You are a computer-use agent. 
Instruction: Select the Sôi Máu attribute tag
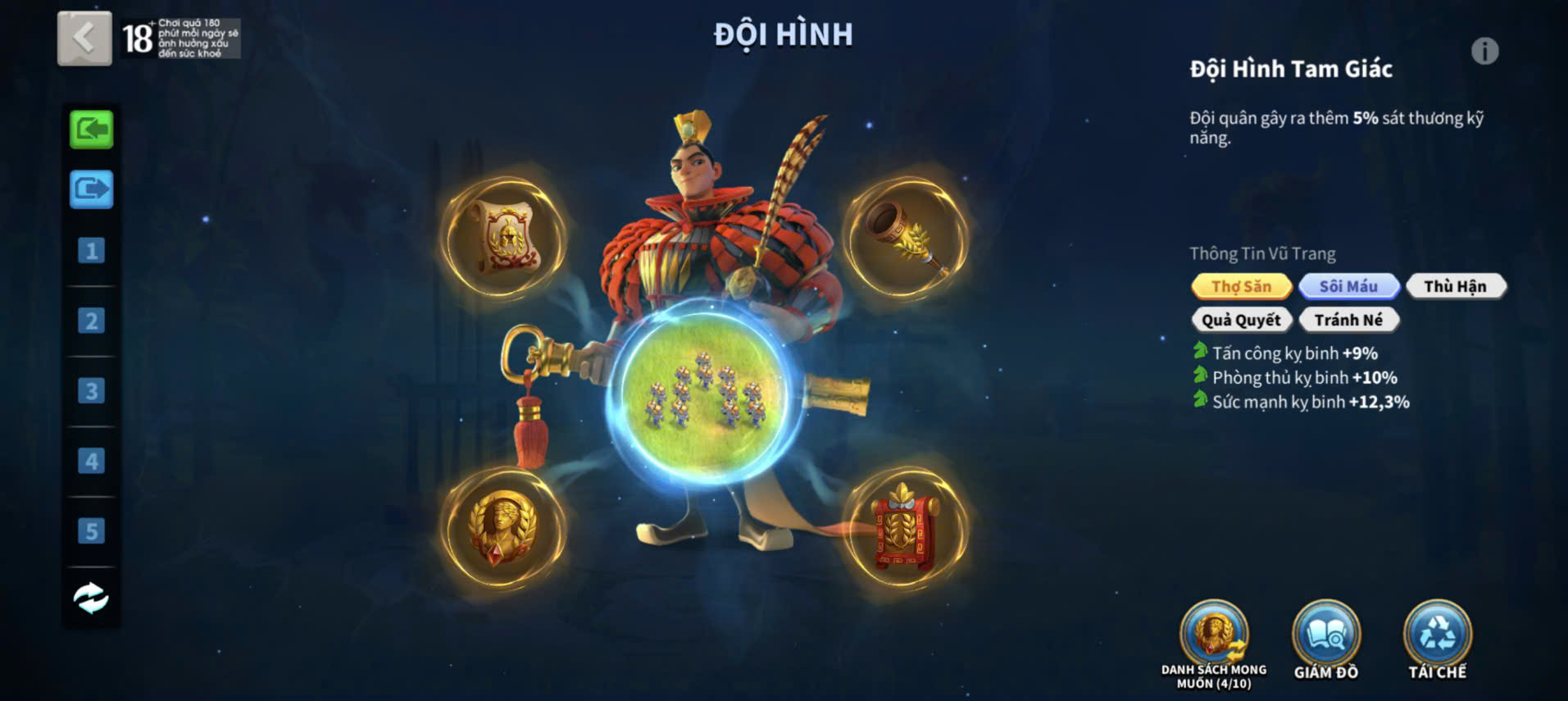[1348, 286]
